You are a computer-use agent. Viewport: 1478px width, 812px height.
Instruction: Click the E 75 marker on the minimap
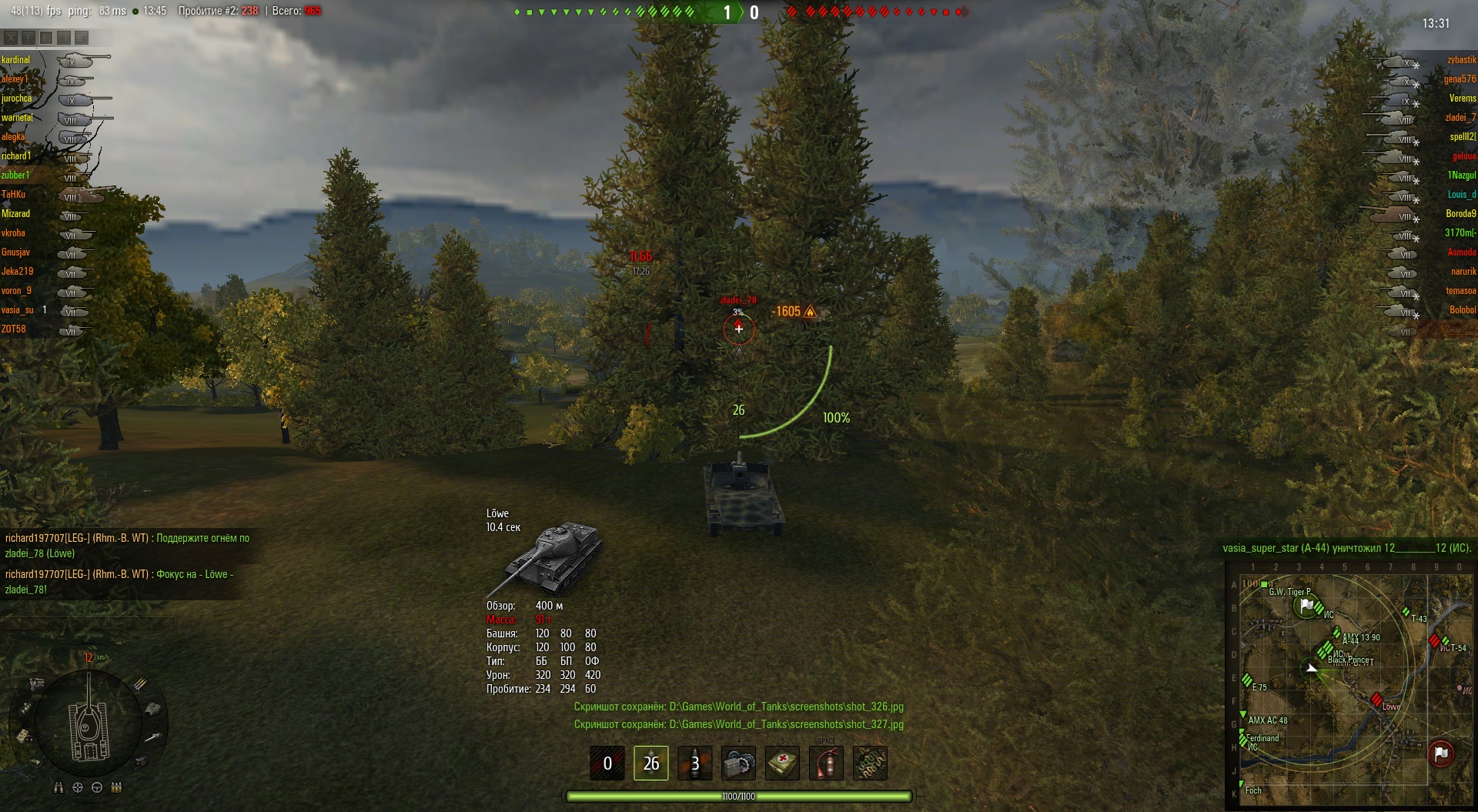[x=1247, y=680]
